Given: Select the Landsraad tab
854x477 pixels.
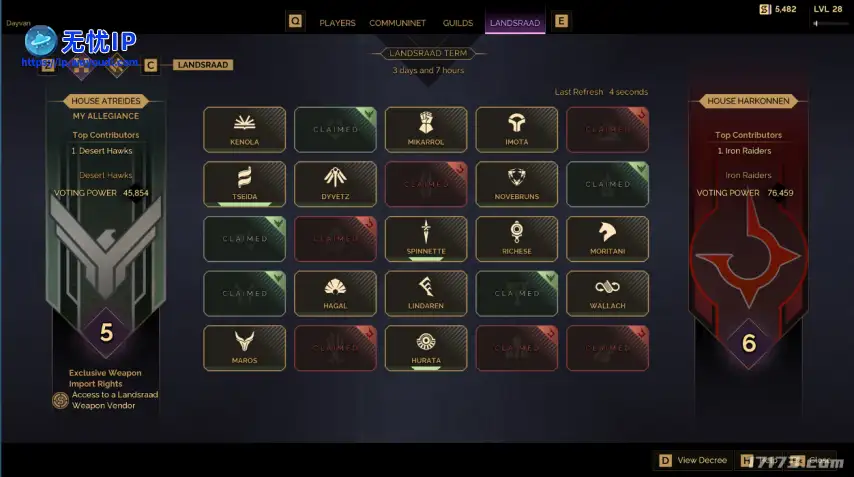Looking at the screenshot, I should pyautogui.click(x=515, y=22).
